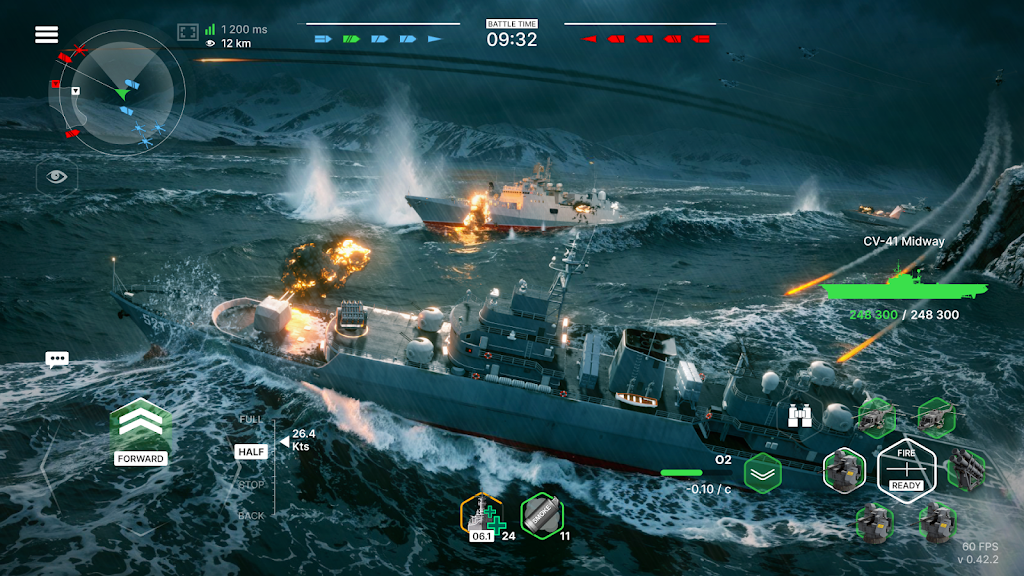Set throttle to STOP
Viewport: 1024px width, 576px height.
[x=251, y=485]
